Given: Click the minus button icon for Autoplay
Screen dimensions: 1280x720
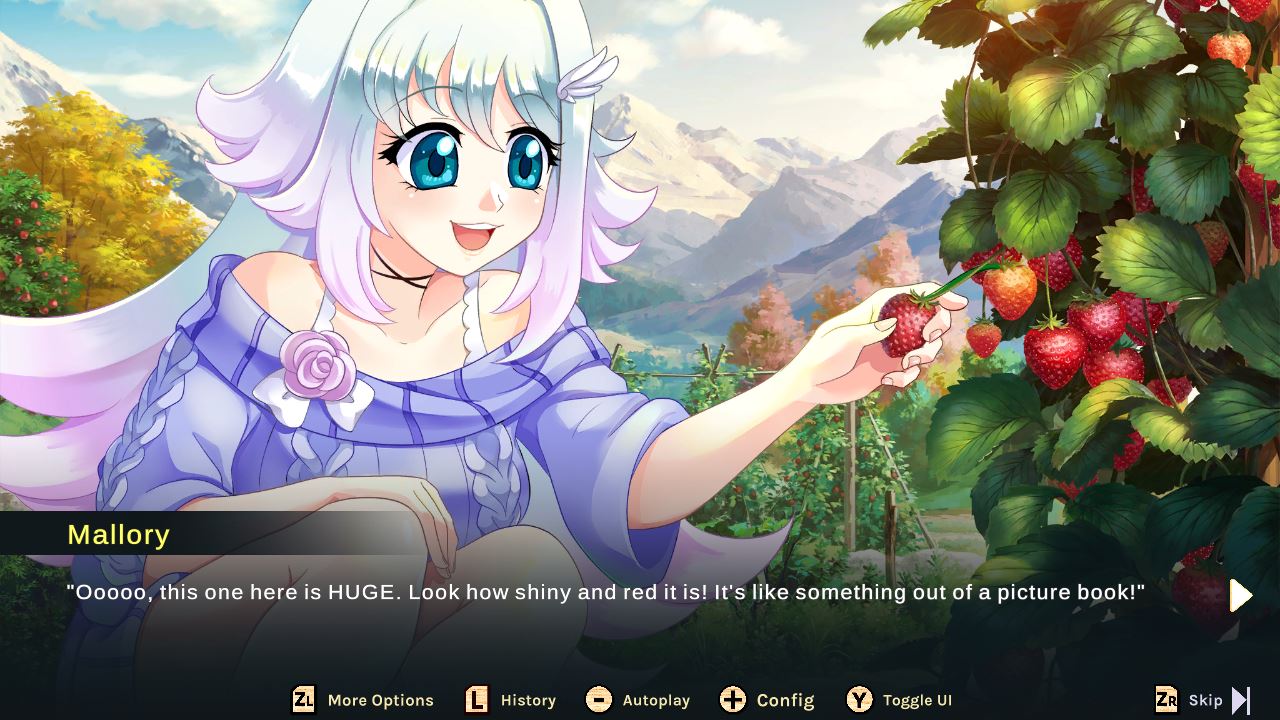Looking at the screenshot, I should [601, 700].
